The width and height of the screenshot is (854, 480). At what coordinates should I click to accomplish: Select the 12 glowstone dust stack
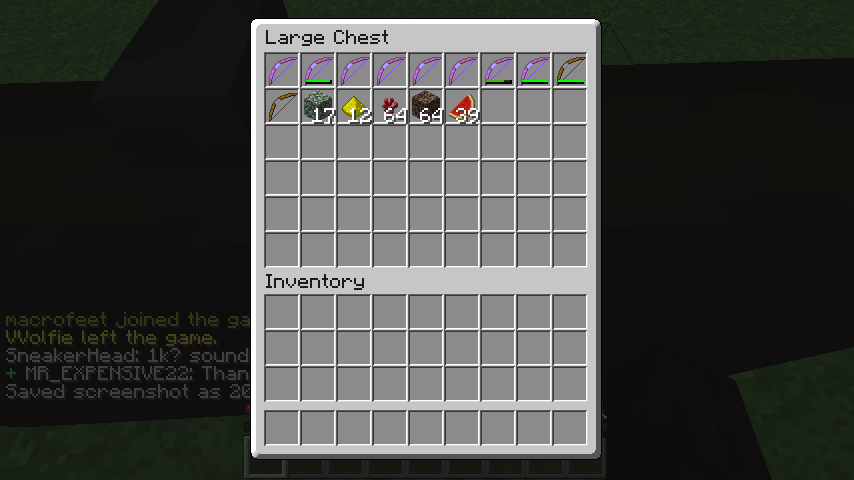click(x=354, y=106)
